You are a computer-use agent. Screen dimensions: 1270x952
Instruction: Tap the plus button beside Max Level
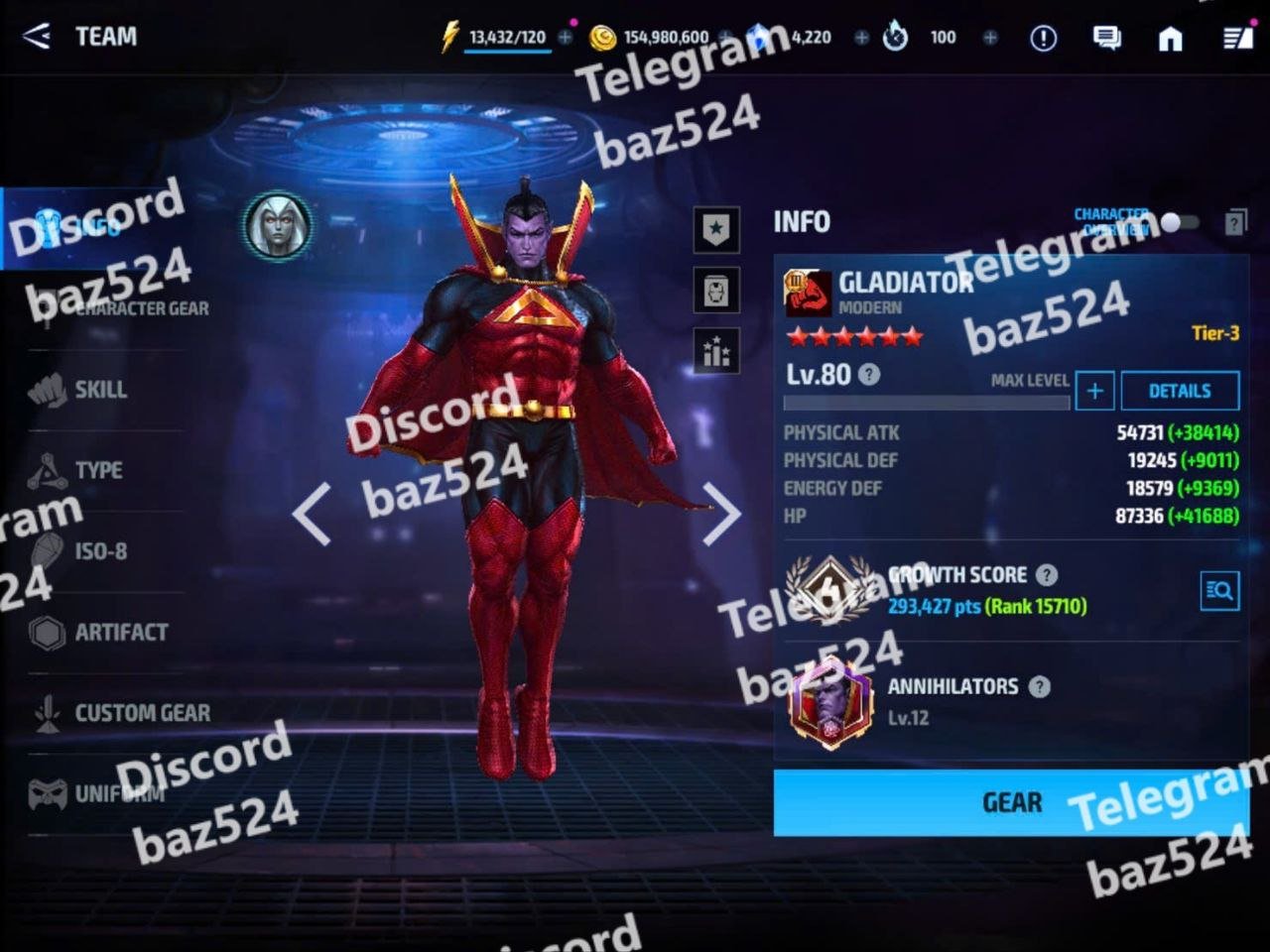pos(1094,391)
